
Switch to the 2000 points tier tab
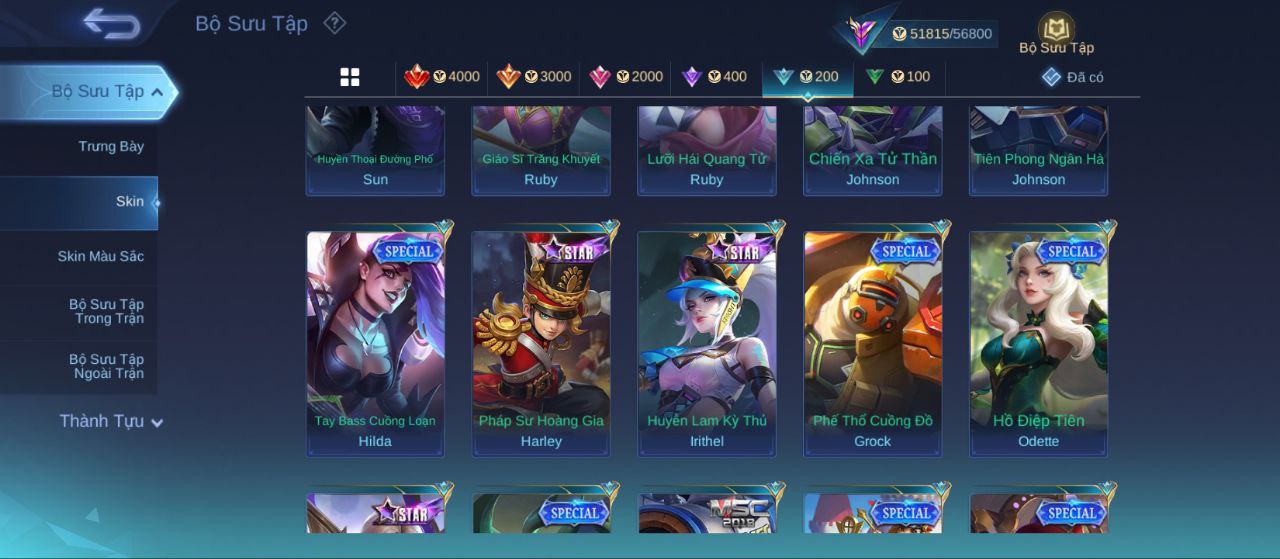pos(626,77)
